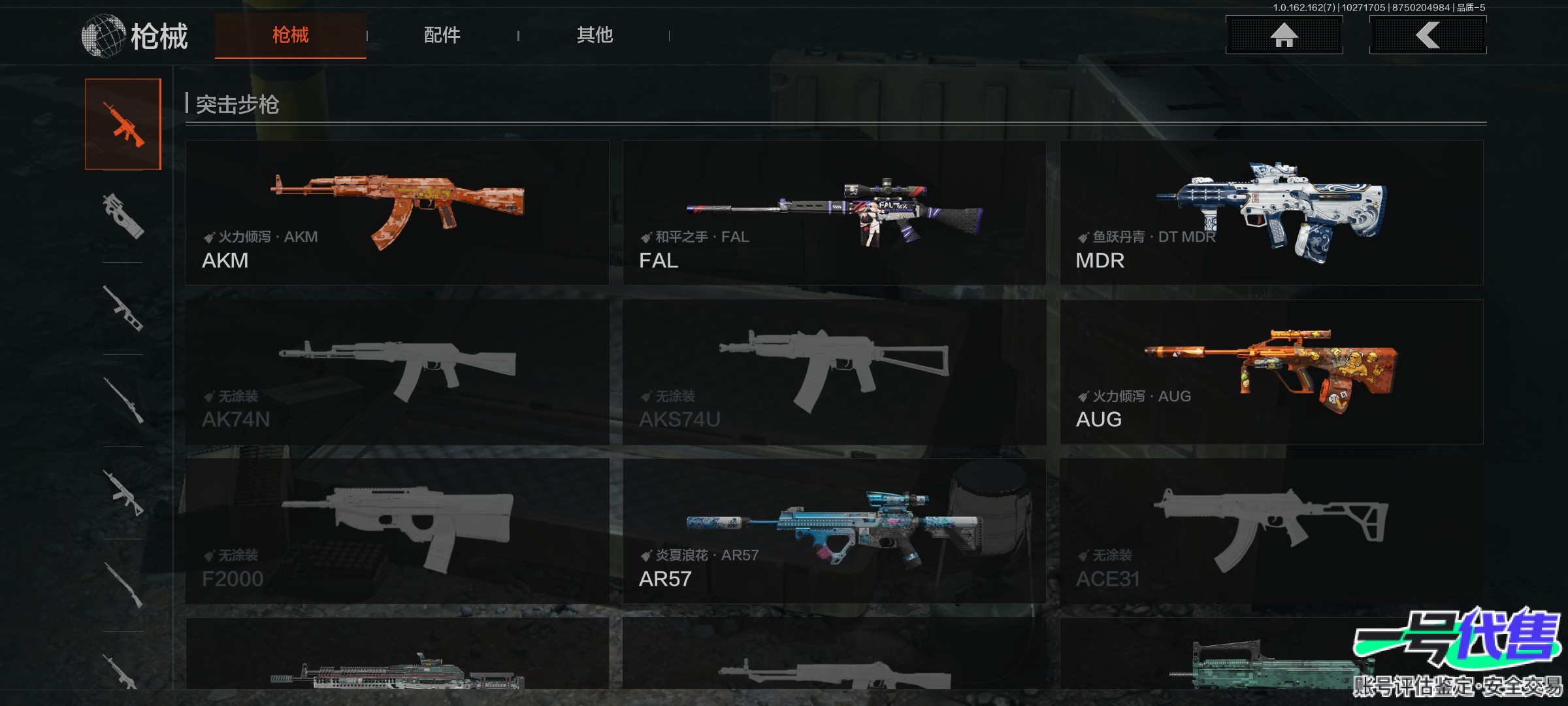Pick the AUG weapon card
1568x706 pixels.
1271,372
